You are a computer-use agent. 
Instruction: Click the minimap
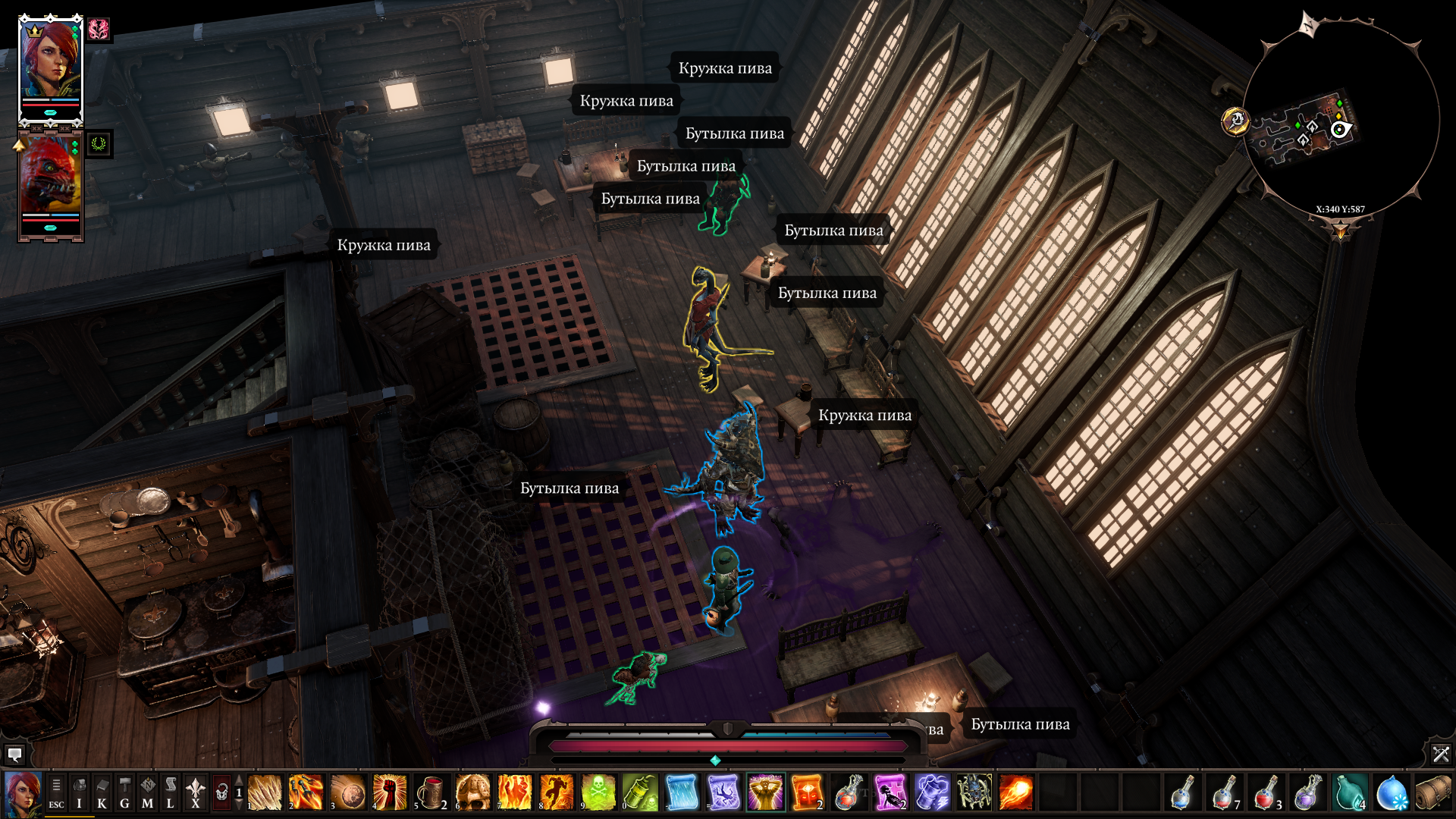pyautogui.click(x=1340, y=121)
